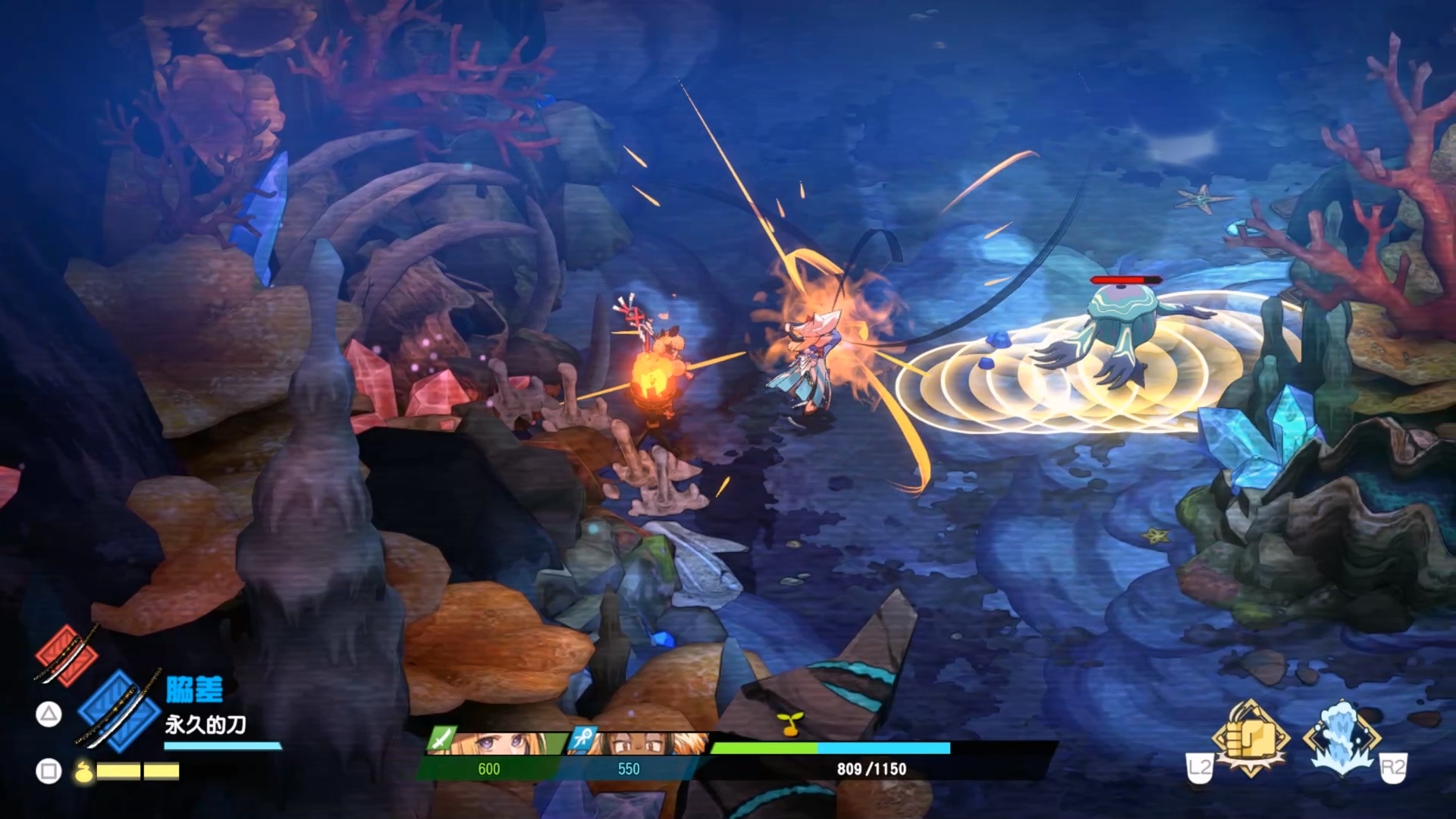
Task: Choose the blonde character portrait
Action: point(500,743)
